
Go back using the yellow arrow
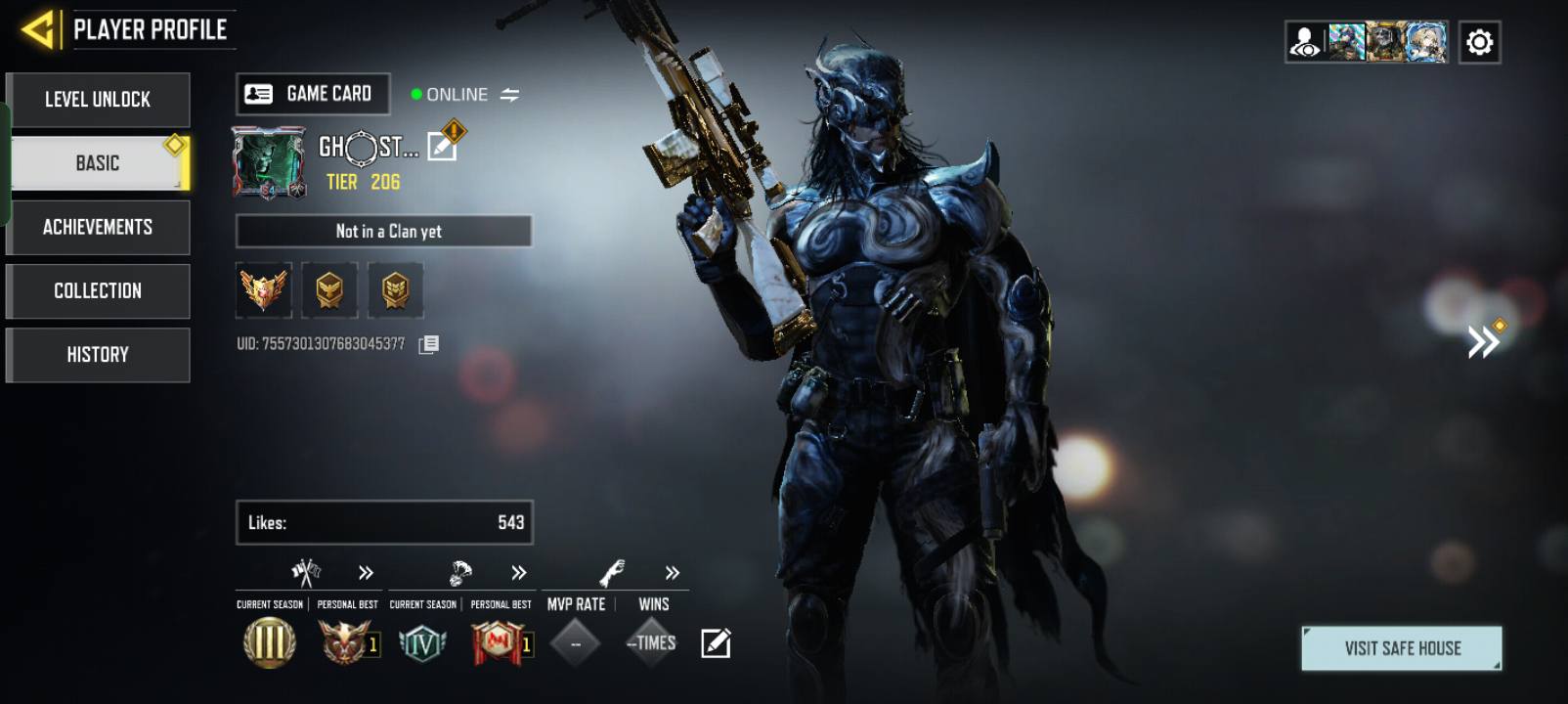point(39,30)
